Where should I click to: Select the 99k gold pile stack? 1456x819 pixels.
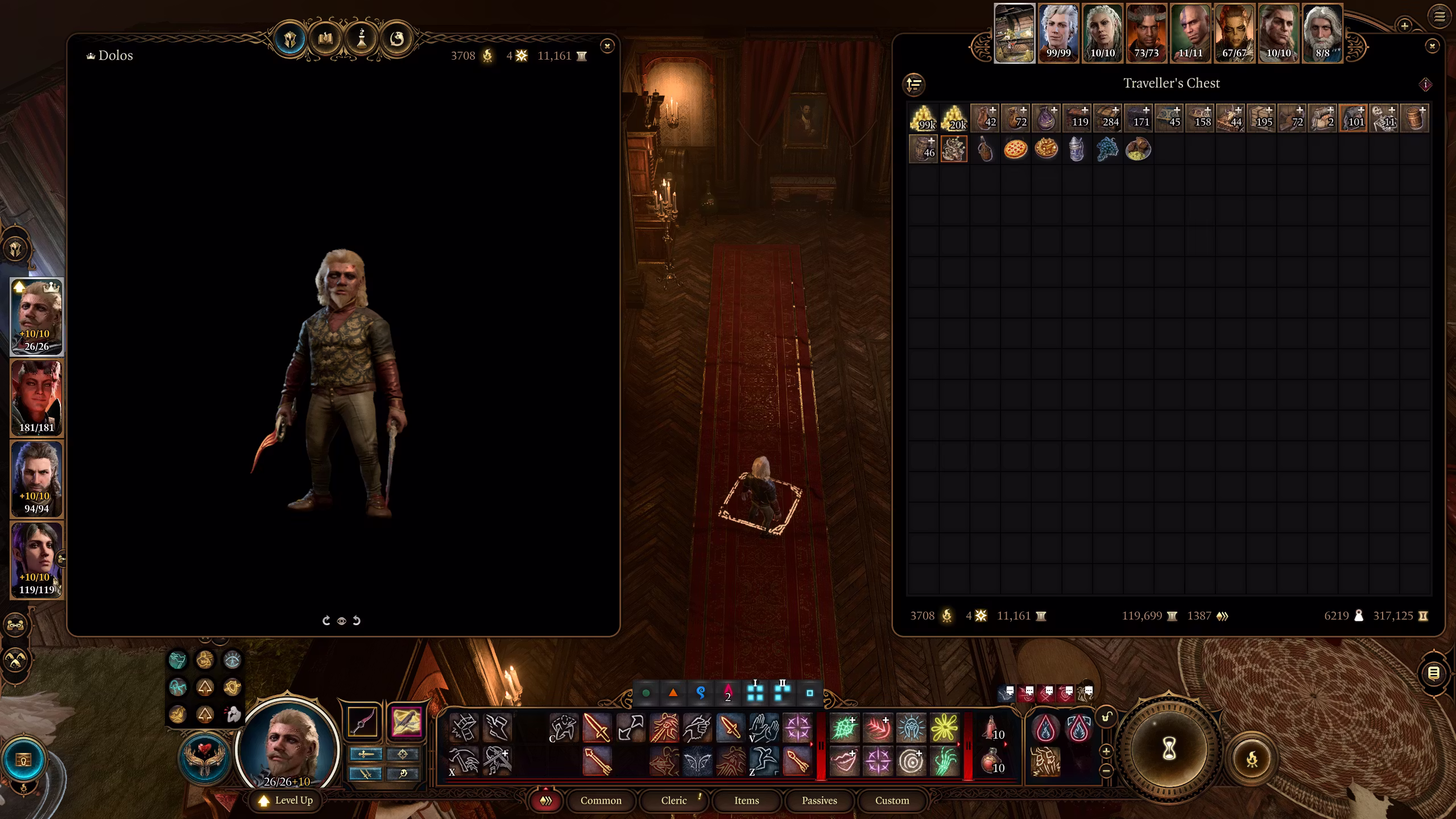click(923, 118)
